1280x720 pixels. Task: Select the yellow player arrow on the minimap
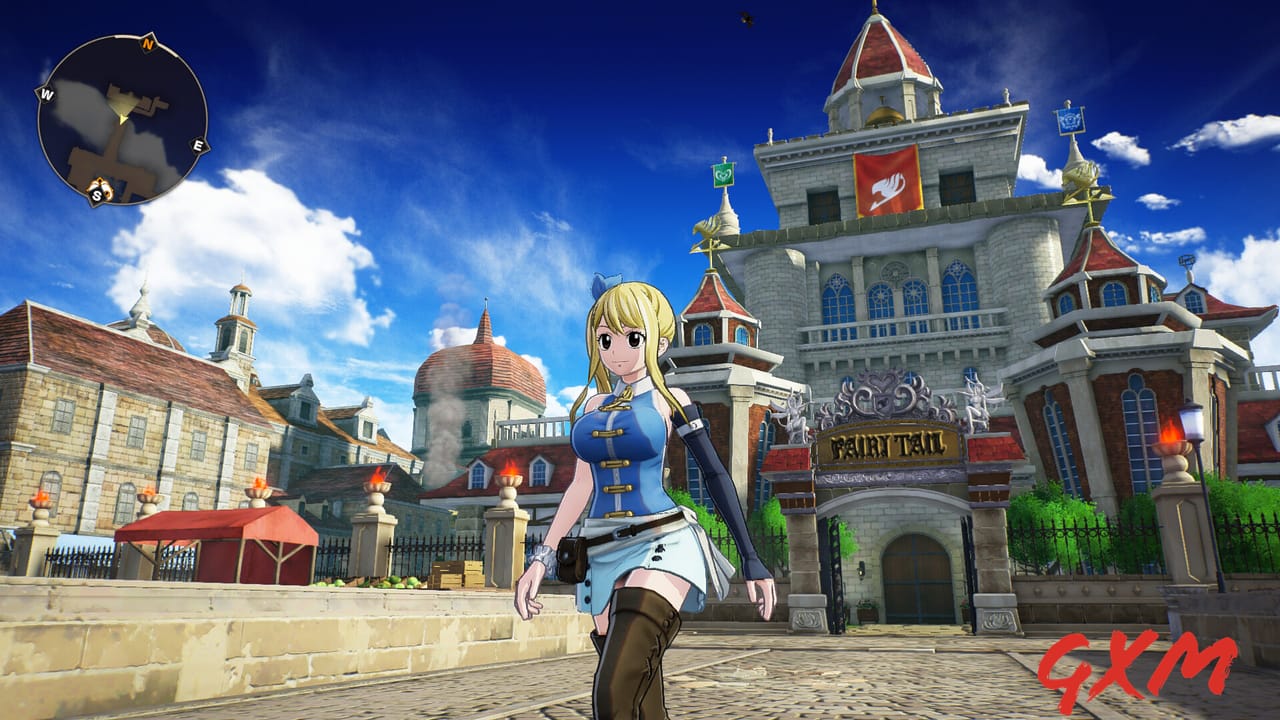(x=122, y=119)
